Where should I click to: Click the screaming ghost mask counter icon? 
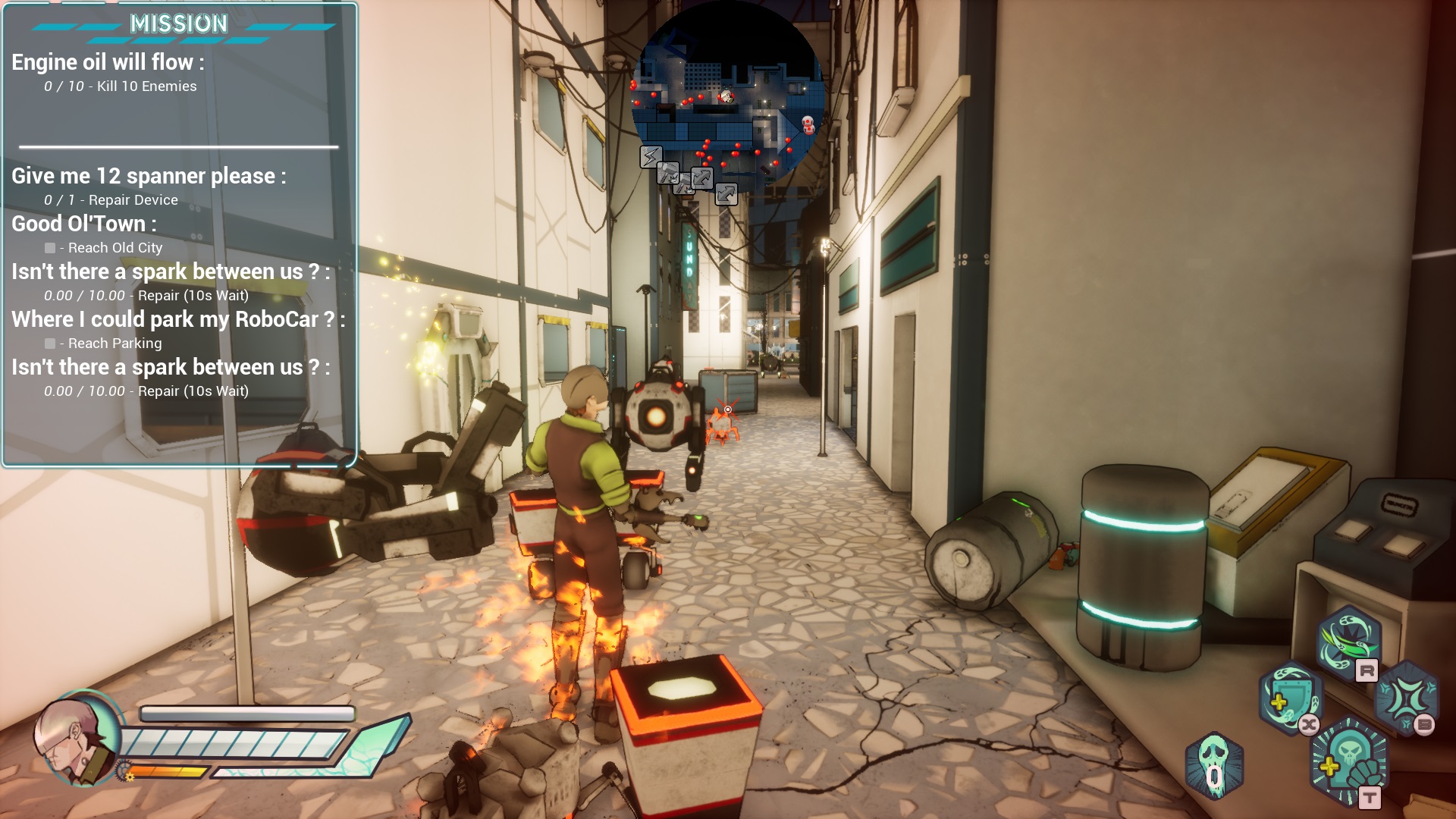1214,765
